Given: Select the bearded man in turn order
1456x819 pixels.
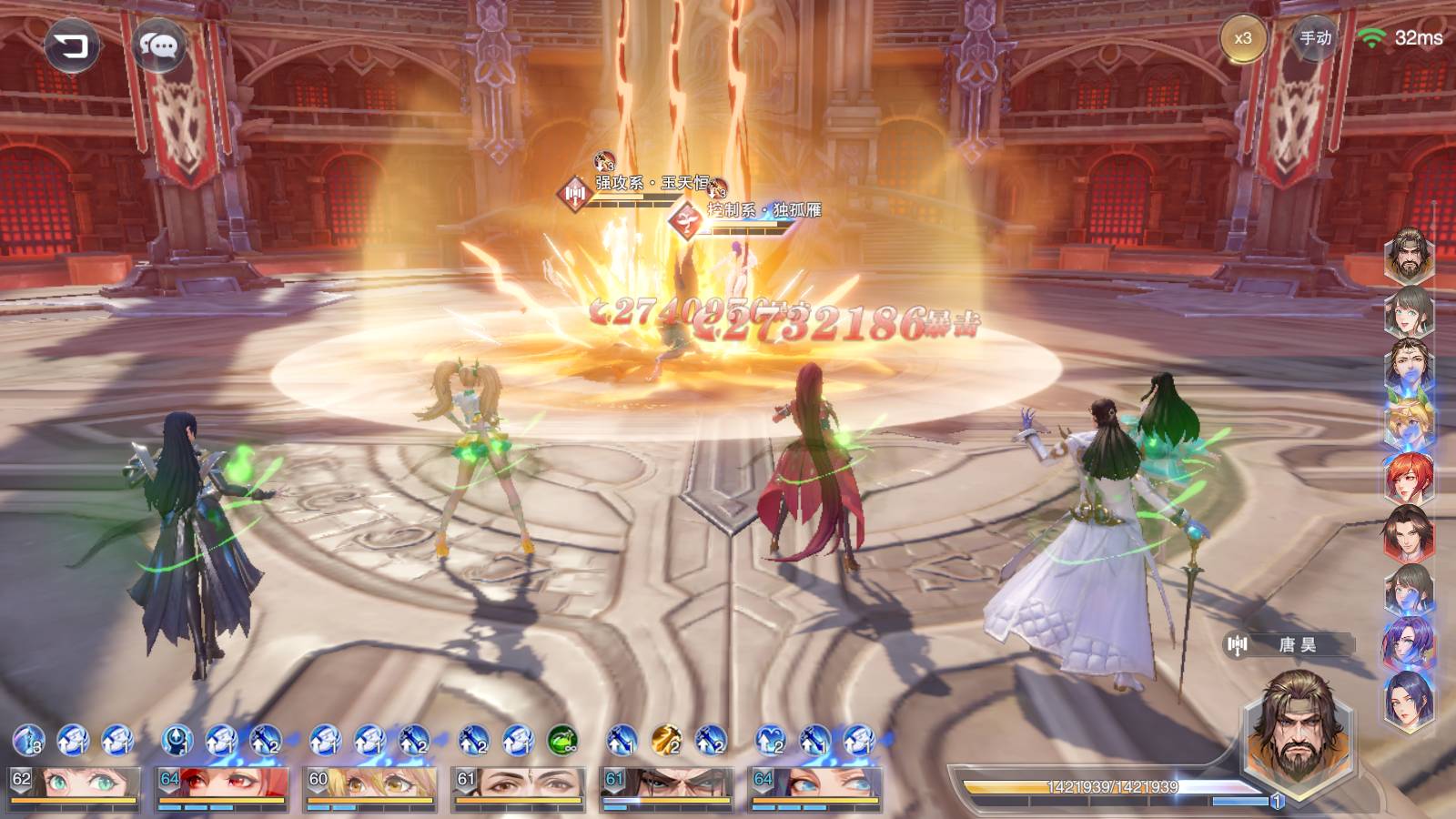Looking at the screenshot, I should [x=1409, y=257].
